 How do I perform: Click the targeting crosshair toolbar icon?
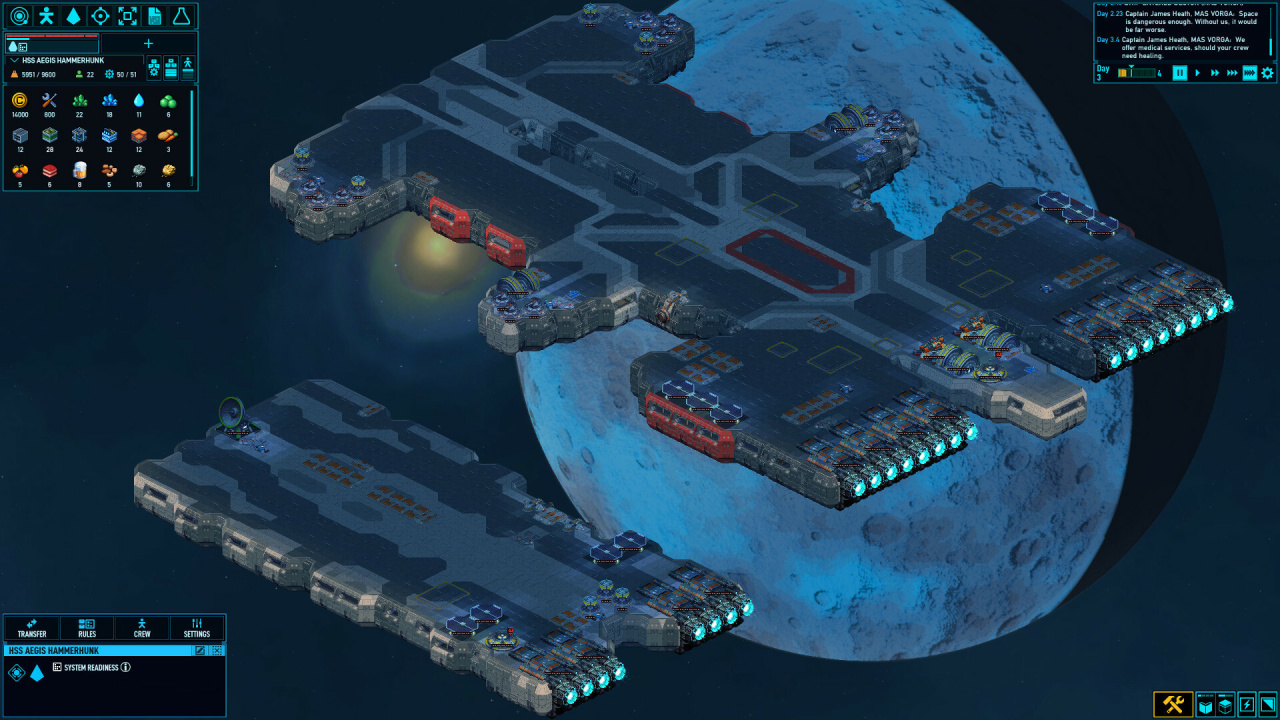(x=100, y=16)
